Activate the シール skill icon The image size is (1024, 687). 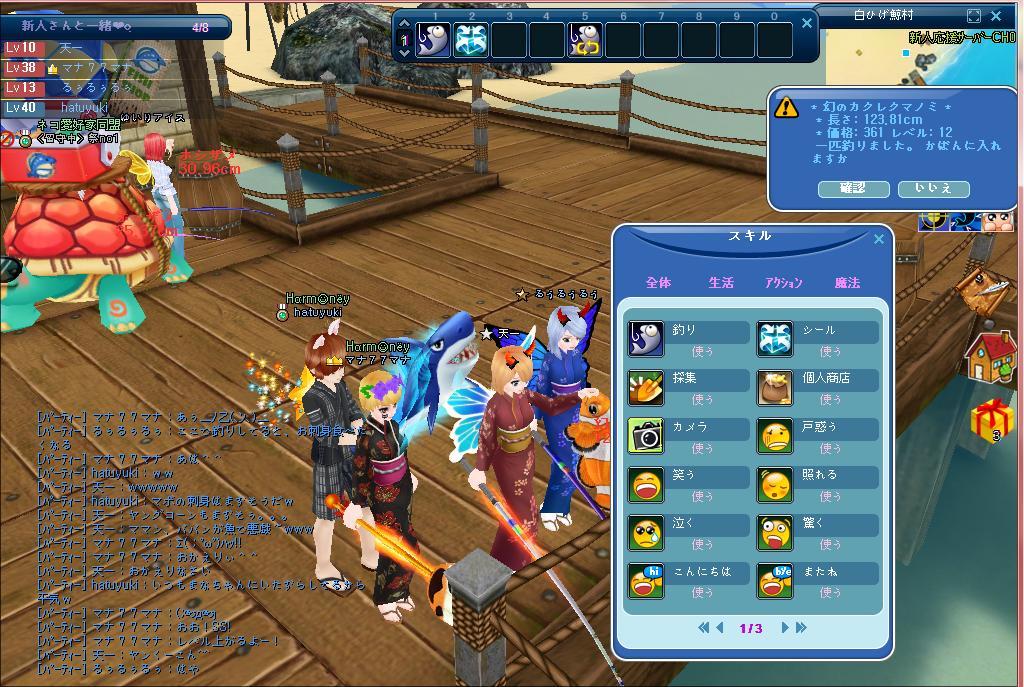pyautogui.click(x=775, y=339)
